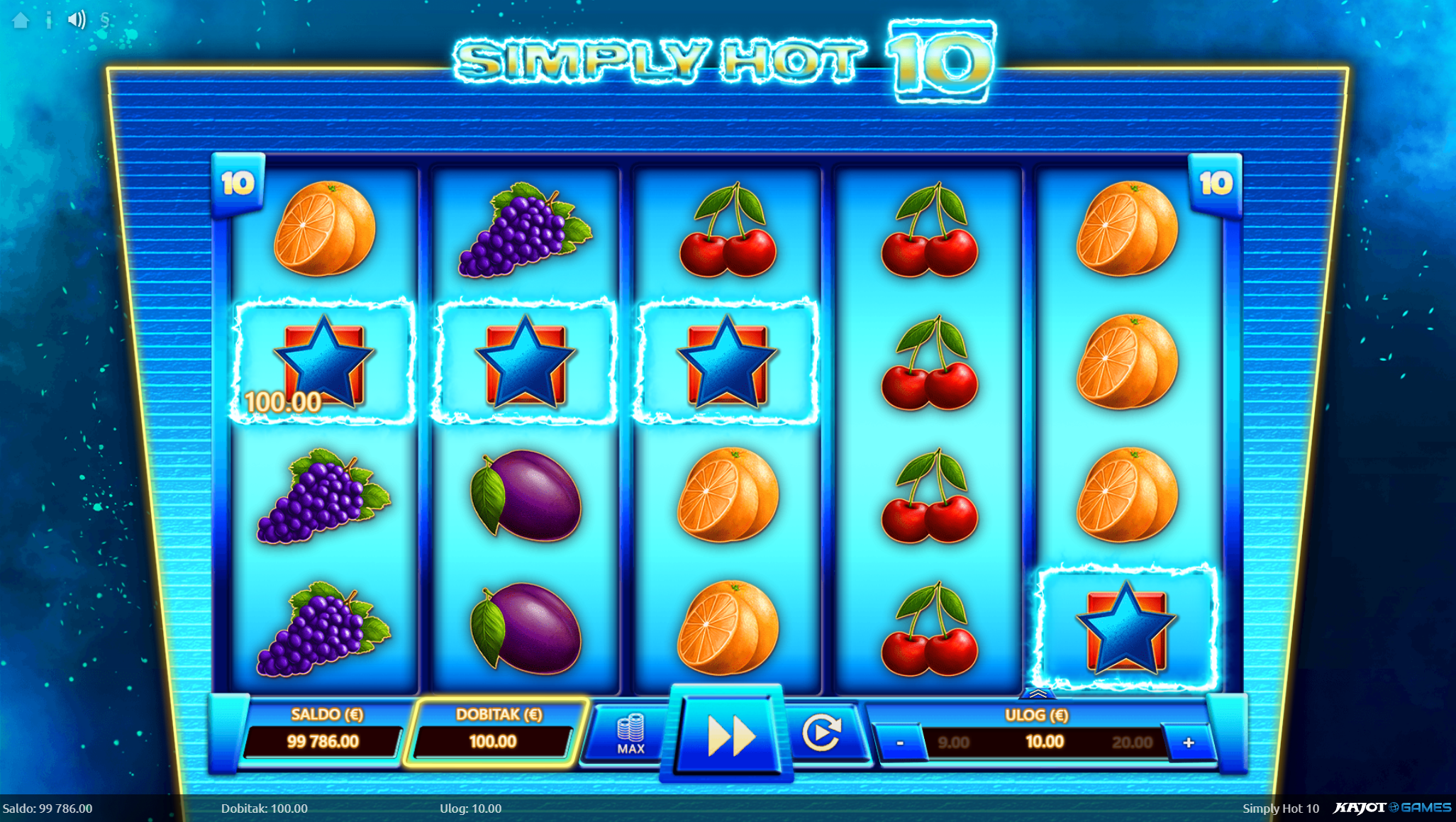
Task: Expand the bet panel with the up-chevron
Action: click(x=1037, y=693)
